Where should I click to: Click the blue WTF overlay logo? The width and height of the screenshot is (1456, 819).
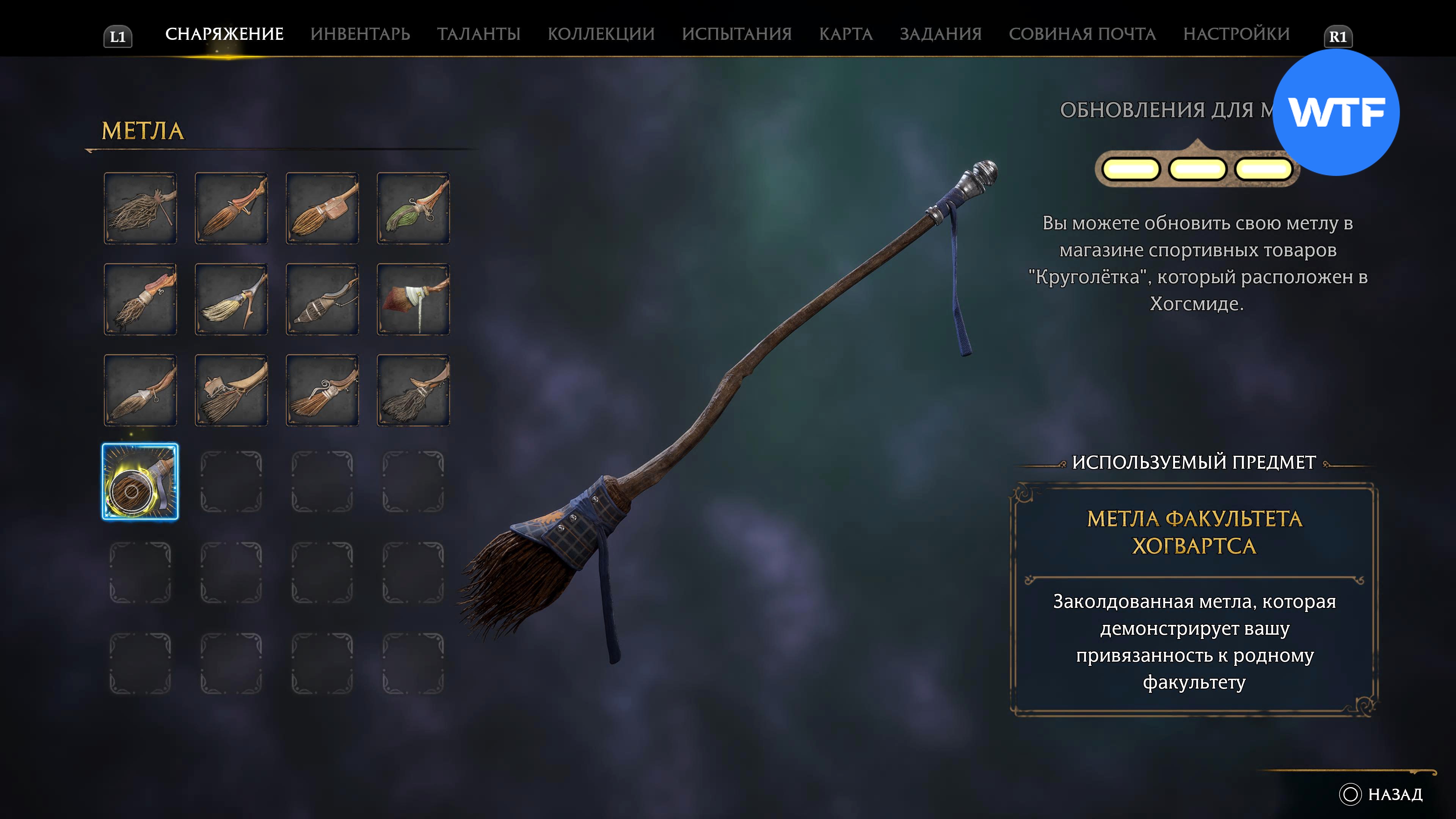(x=1336, y=112)
